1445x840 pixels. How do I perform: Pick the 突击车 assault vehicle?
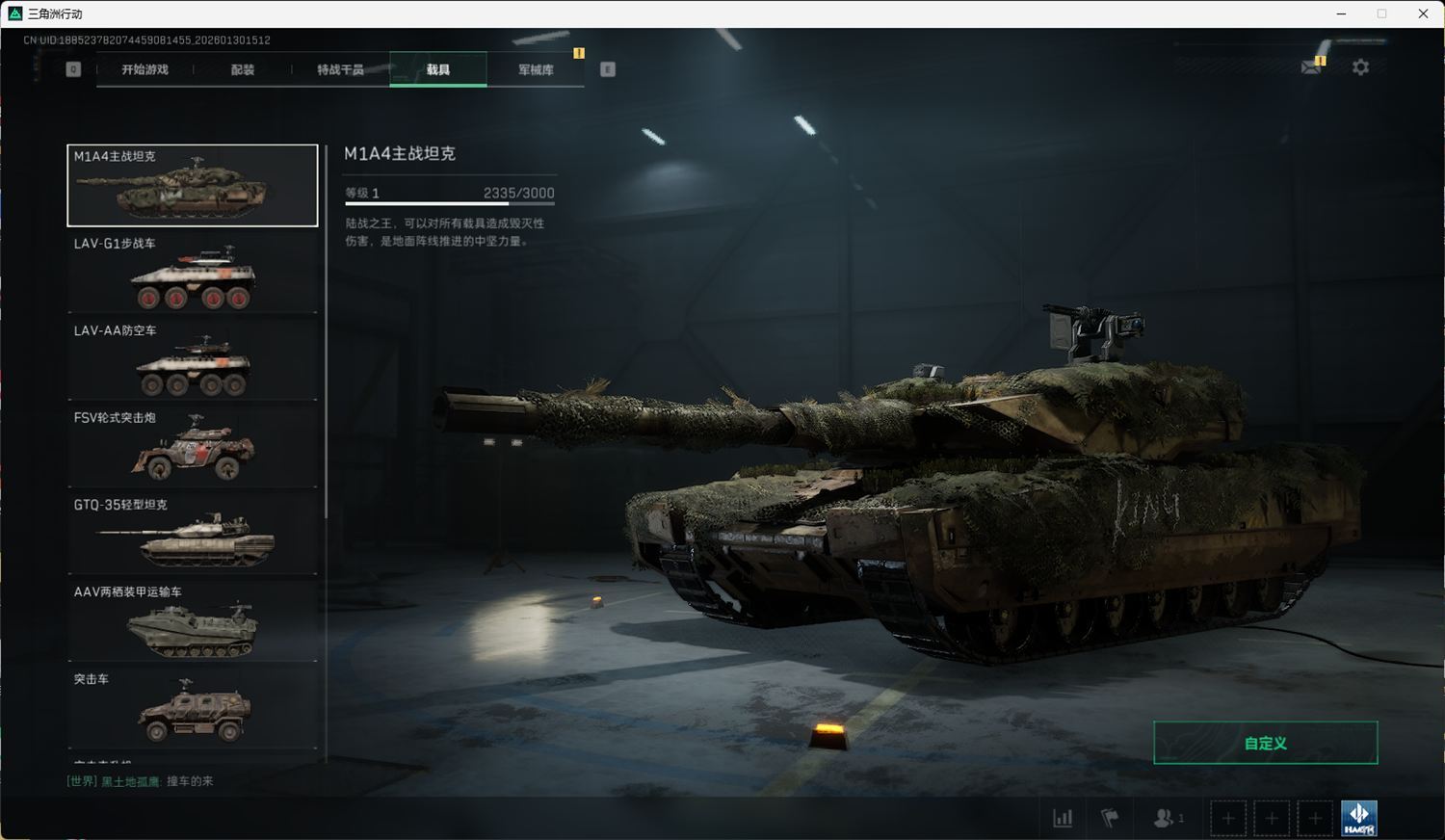[193, 709]
